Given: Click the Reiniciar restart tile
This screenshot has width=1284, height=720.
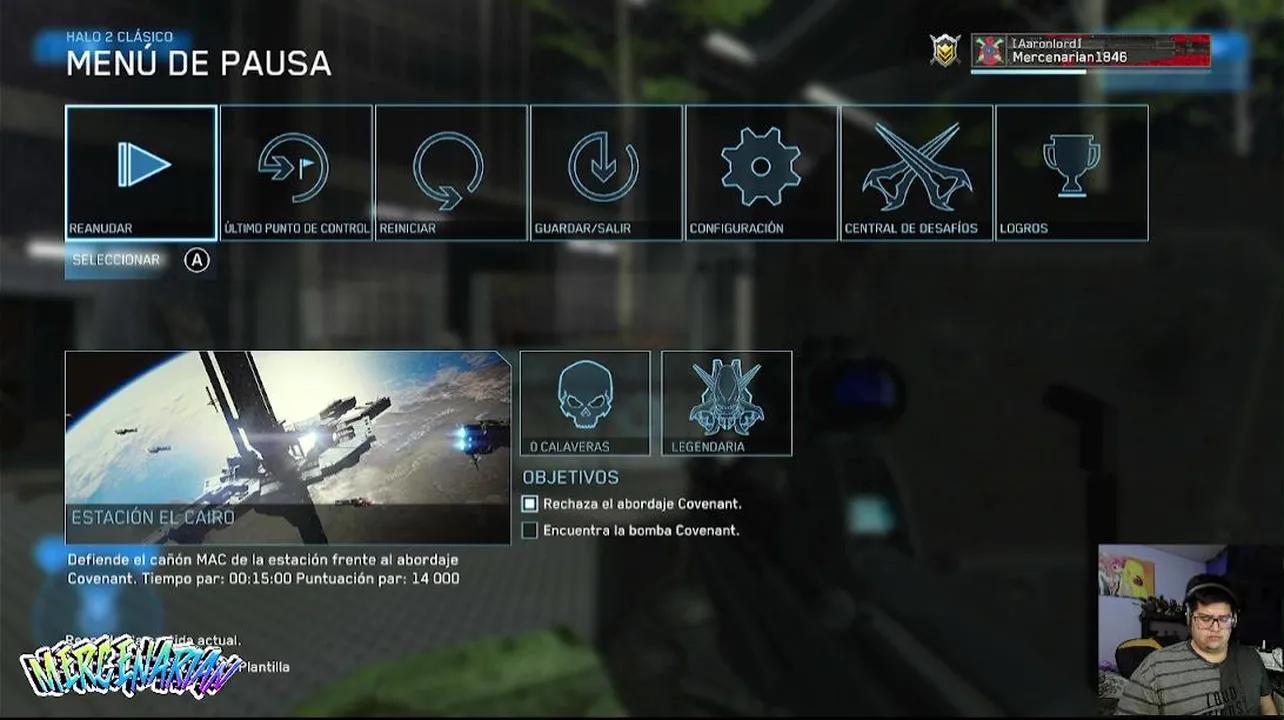Looking at the screenshot, I should 451,172.
